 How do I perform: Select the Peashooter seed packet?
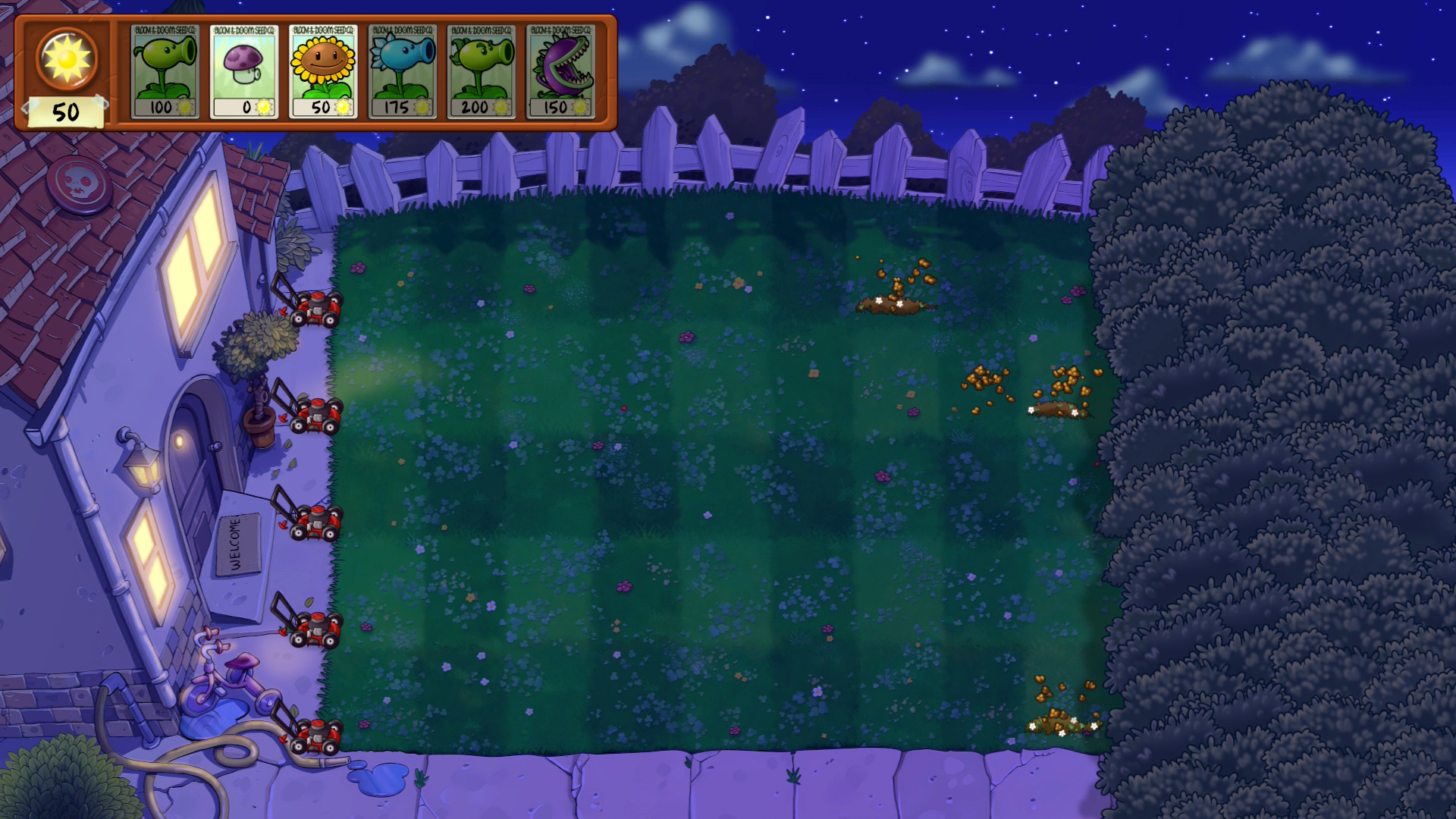coord(165,71)
